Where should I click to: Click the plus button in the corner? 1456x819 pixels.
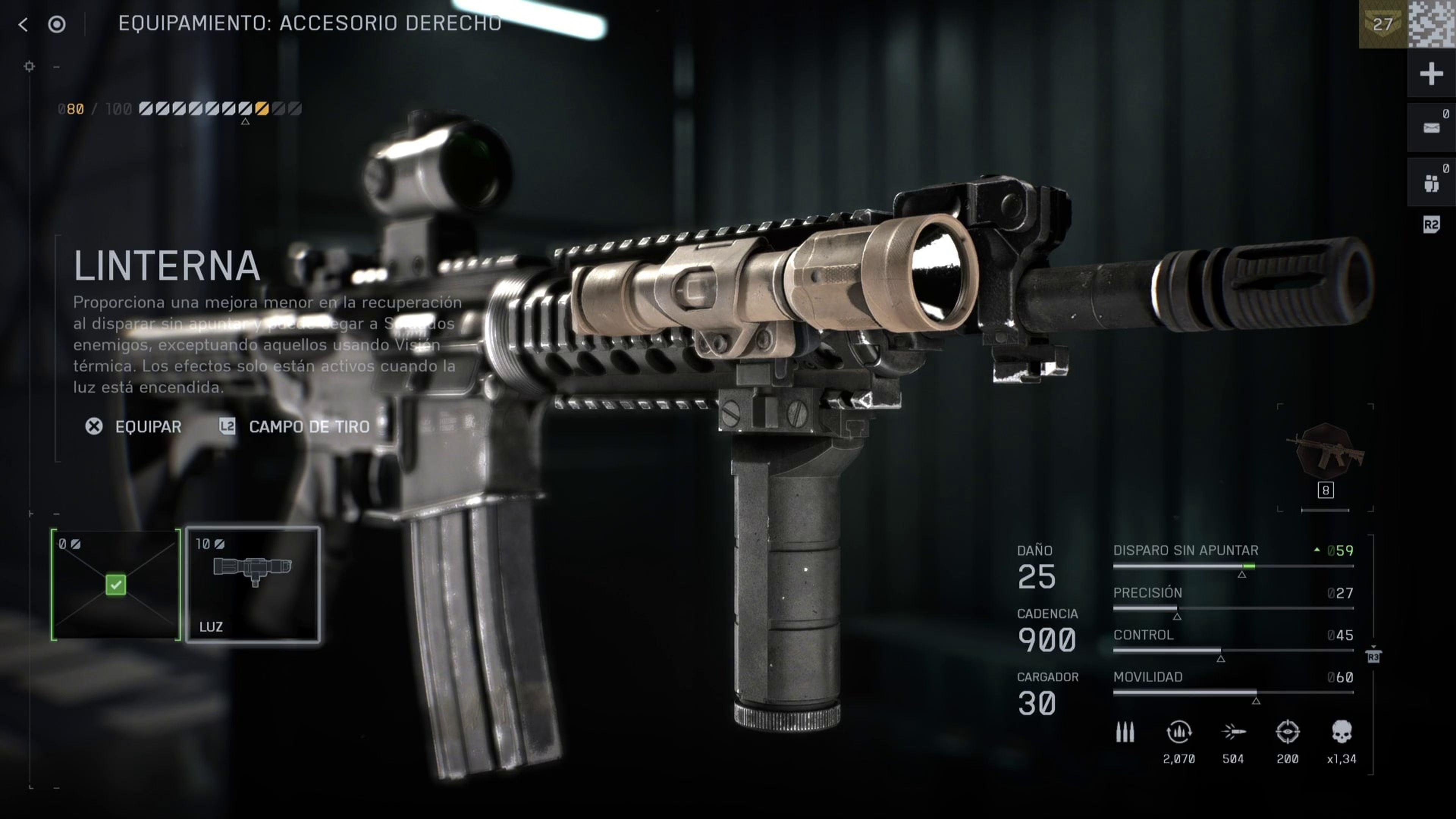[1431, 74]
